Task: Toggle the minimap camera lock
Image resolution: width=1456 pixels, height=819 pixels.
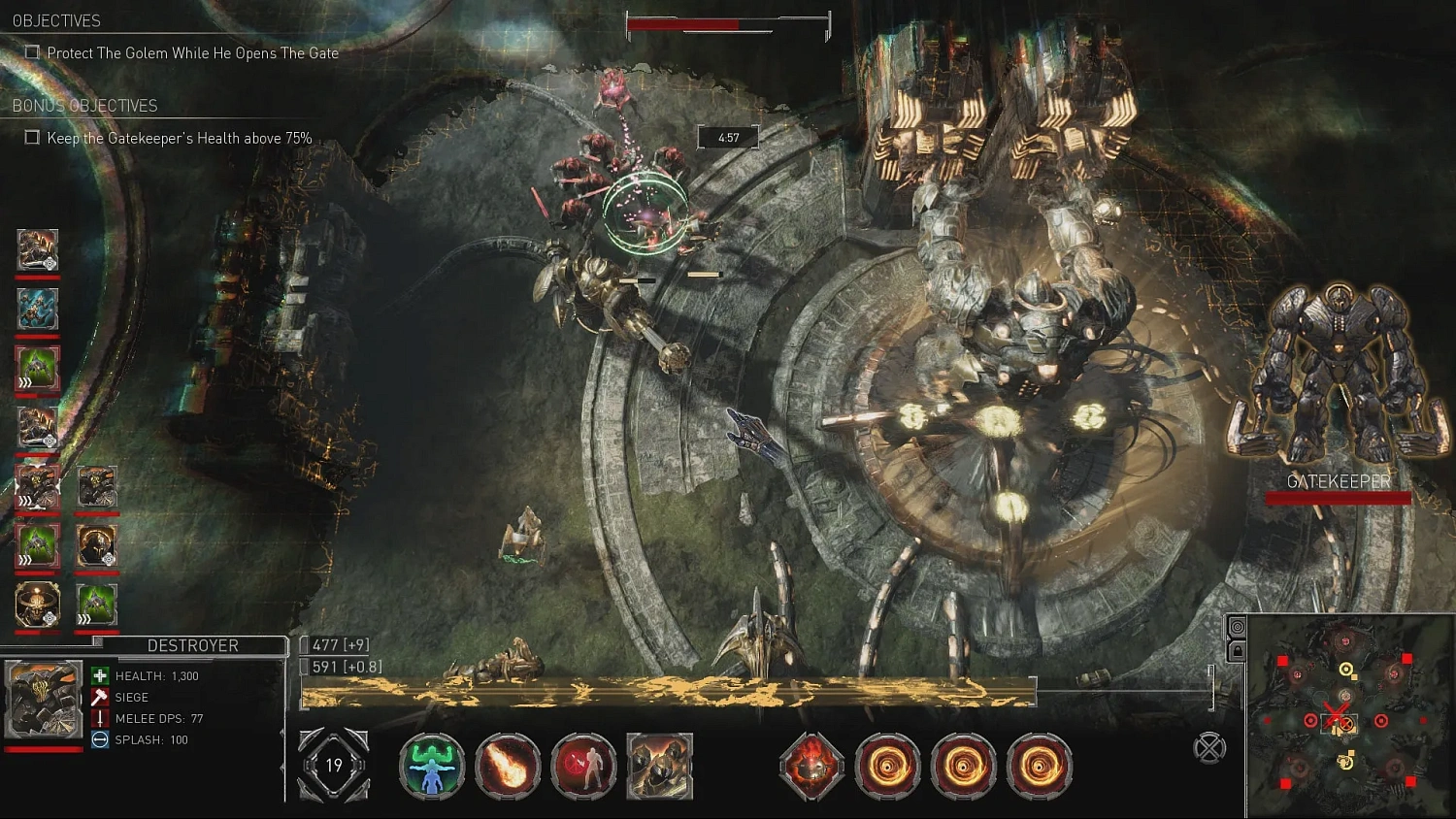Action: pyautogui.click(x=1237, y=652)
